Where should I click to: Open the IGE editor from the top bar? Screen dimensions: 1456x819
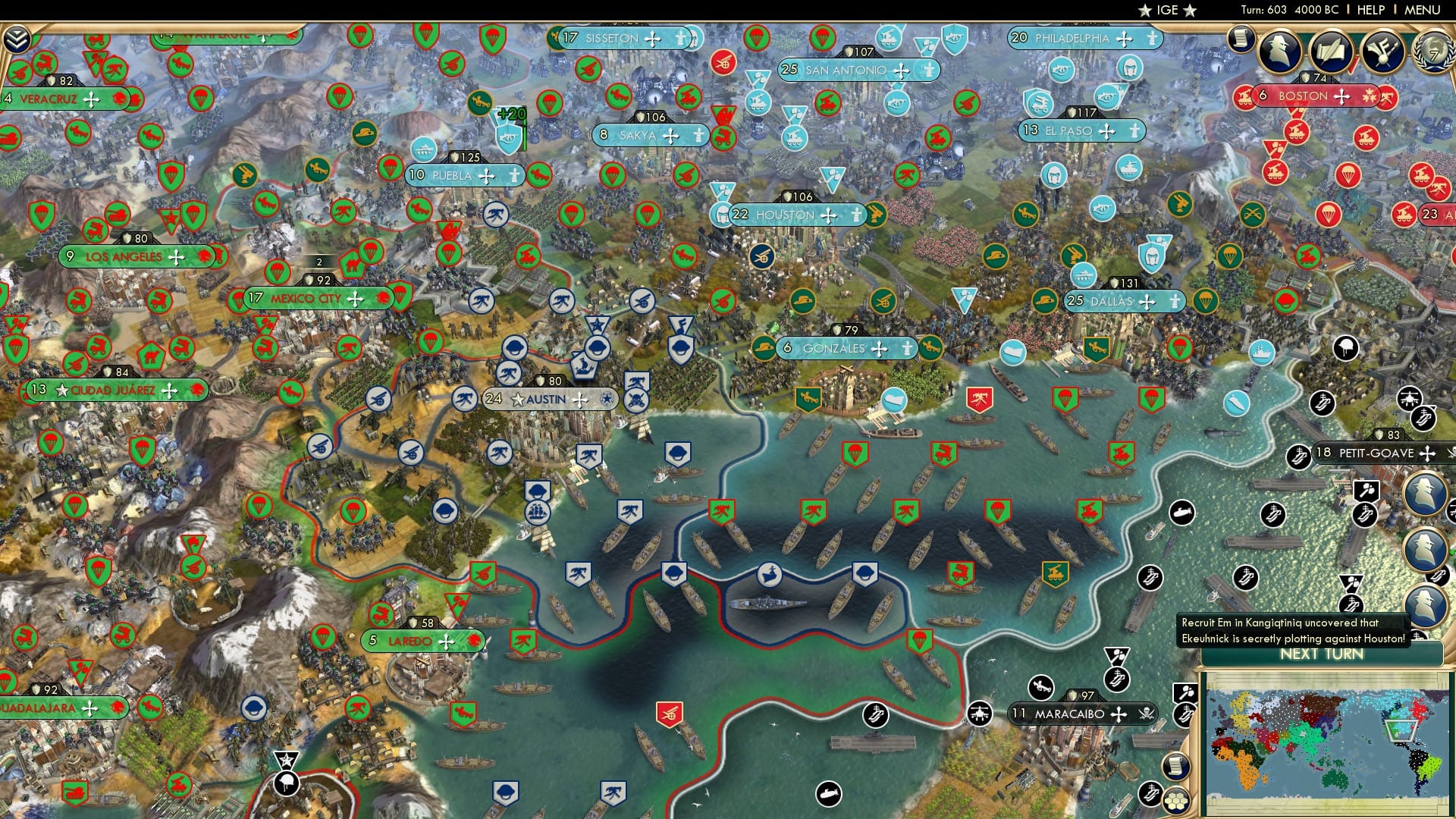1169,11
